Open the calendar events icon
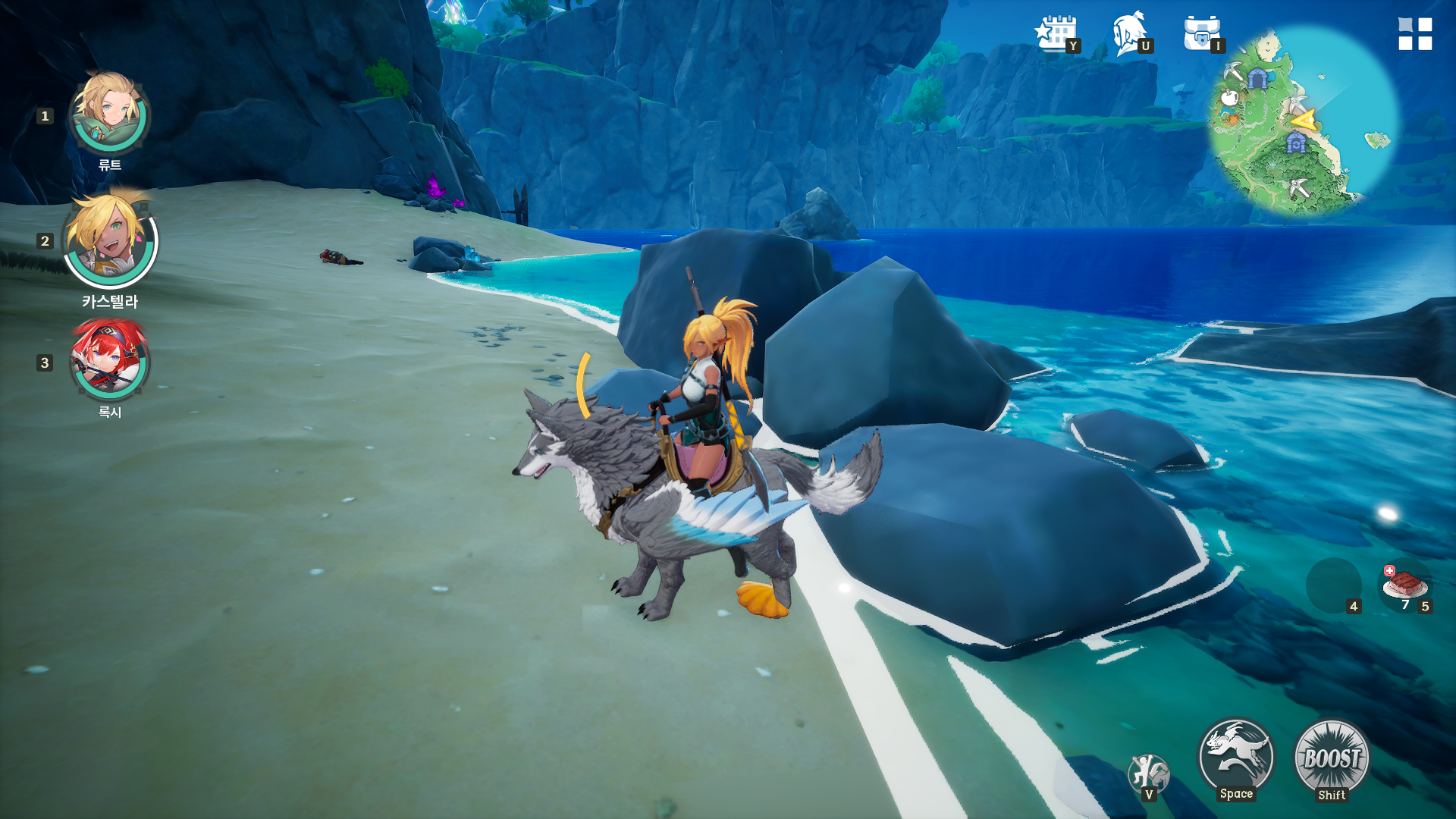 pos(1056,34)
